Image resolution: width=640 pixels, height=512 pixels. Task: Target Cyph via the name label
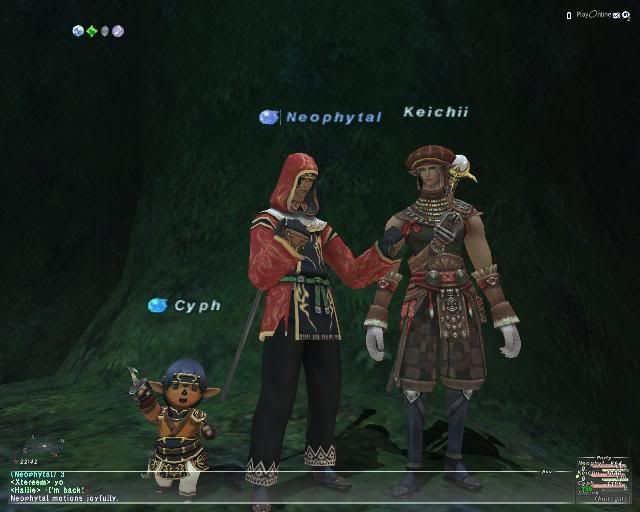pyautogui.click(x=197, y=305)
